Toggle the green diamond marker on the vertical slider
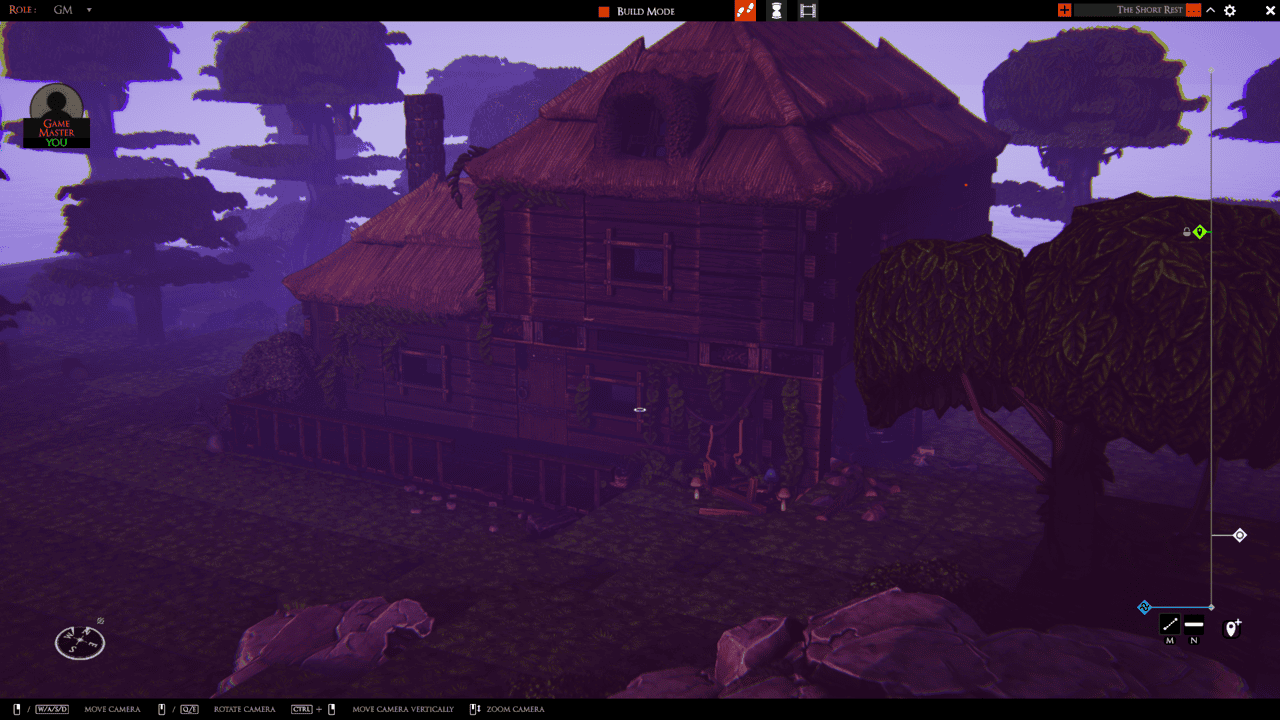 (1200, 231)
